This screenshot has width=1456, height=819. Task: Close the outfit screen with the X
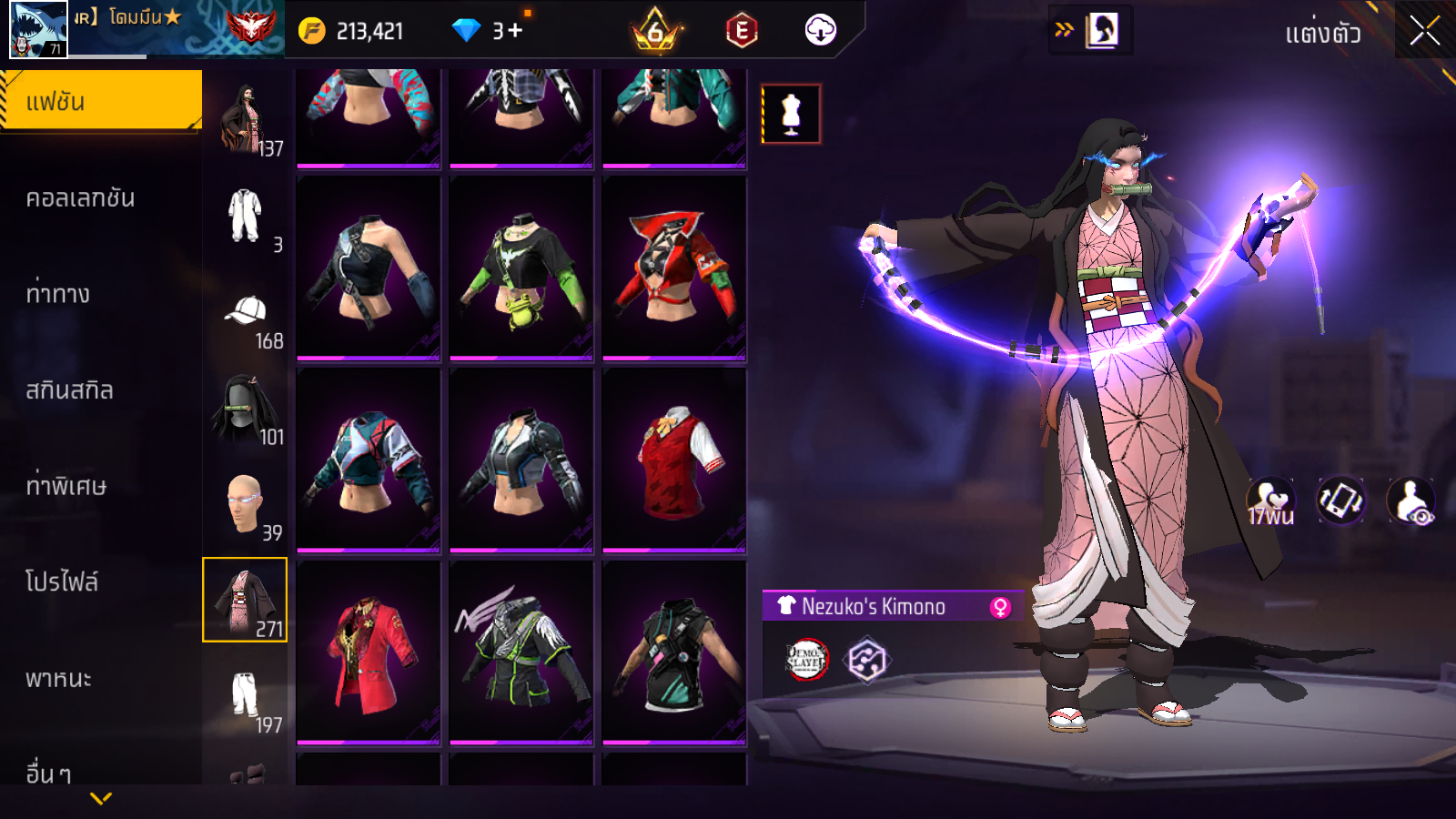click(x=1424, y=32)
